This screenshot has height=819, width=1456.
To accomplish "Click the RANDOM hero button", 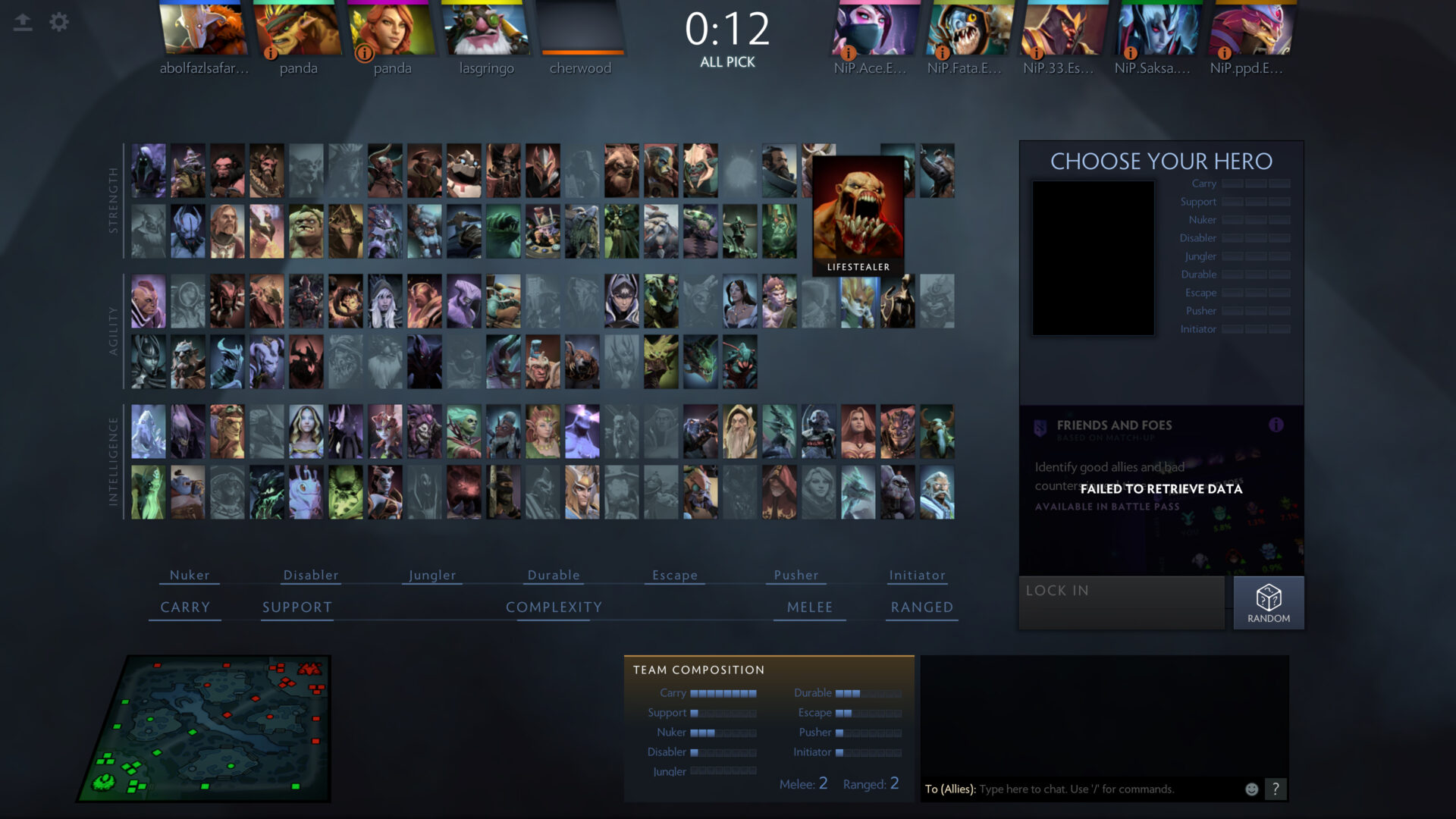I will click(x=1268, y=602).
